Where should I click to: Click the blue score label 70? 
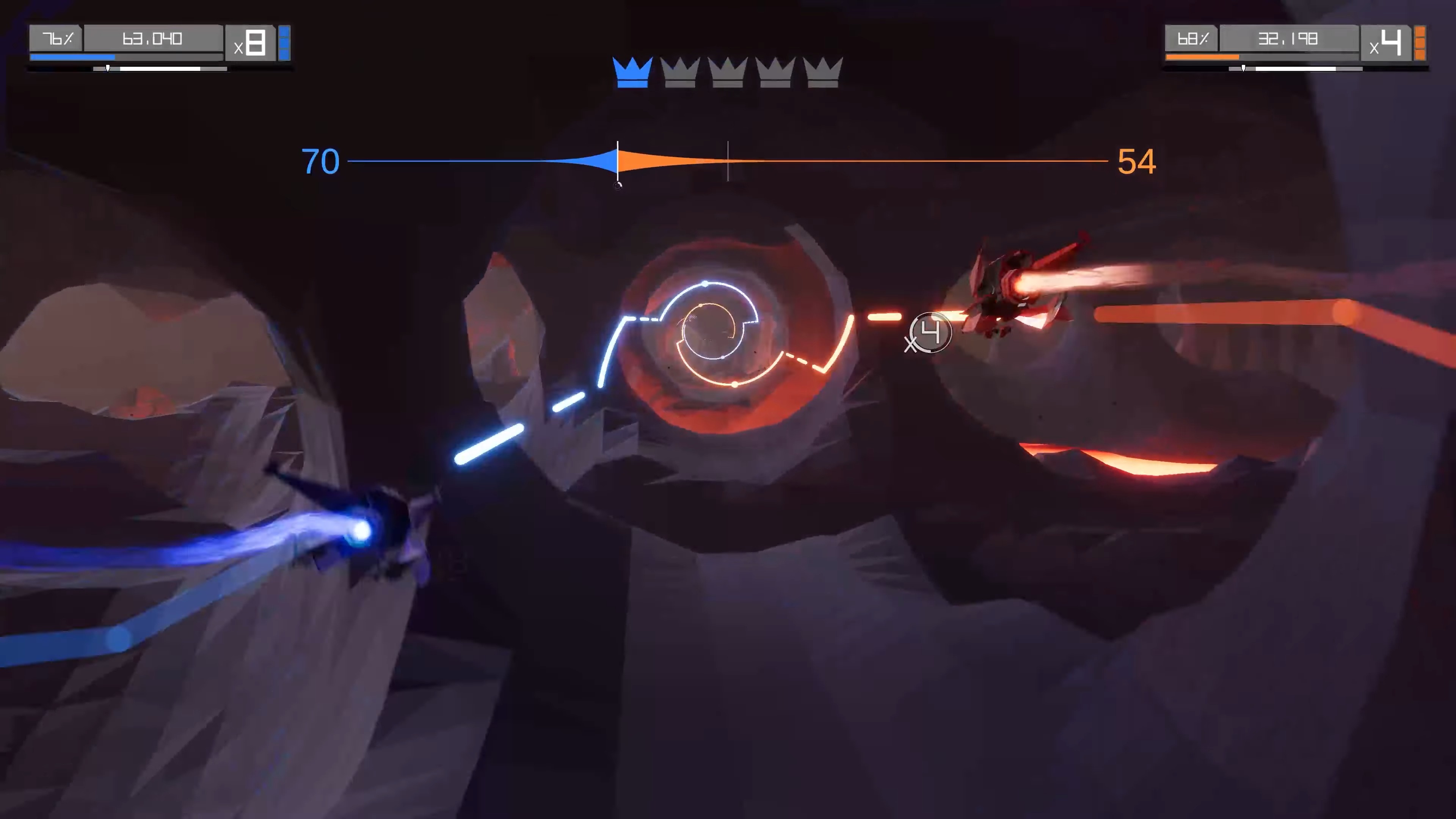[320, 162]
